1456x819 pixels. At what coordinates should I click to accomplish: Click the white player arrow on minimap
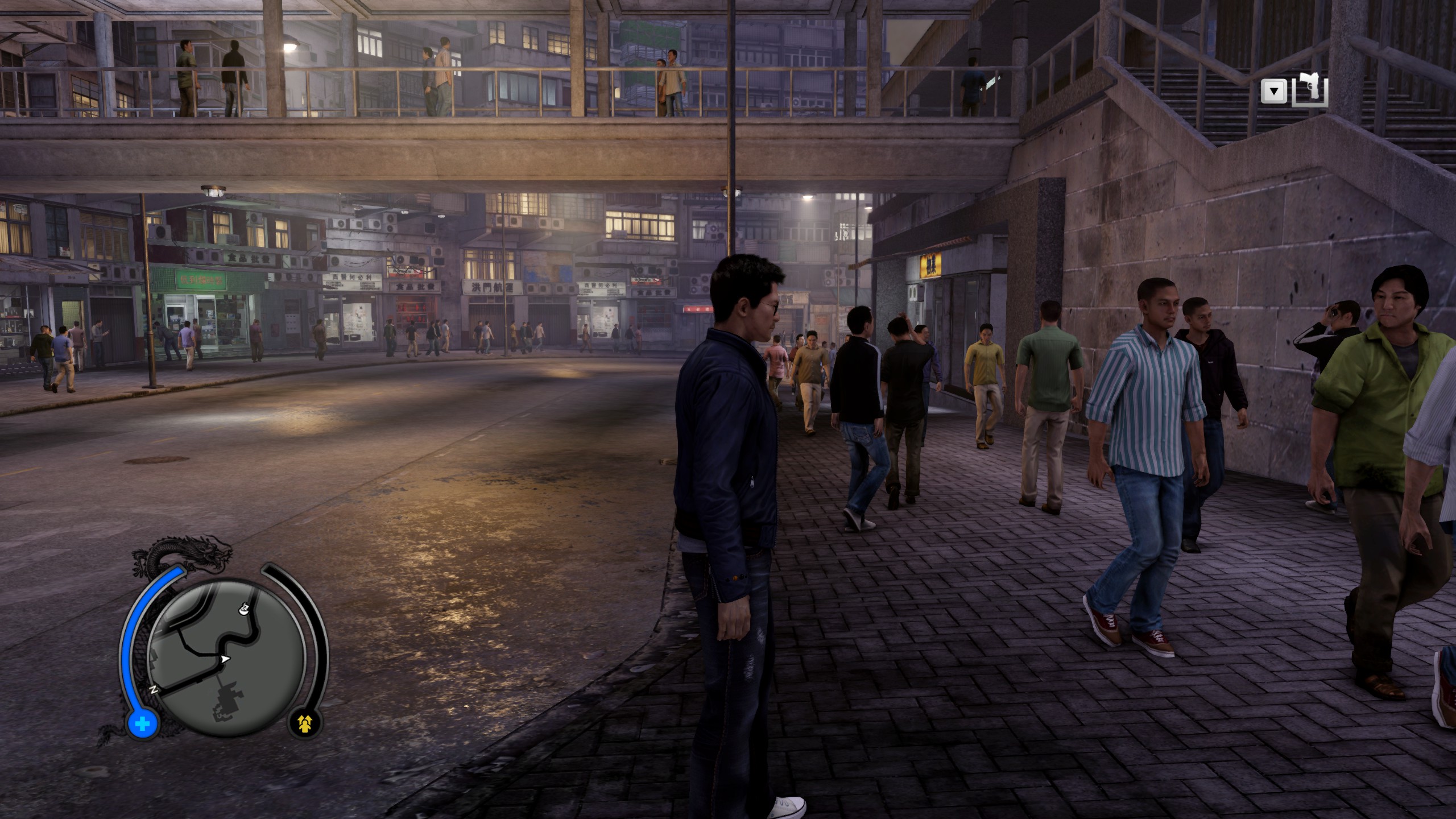(225, 659)
